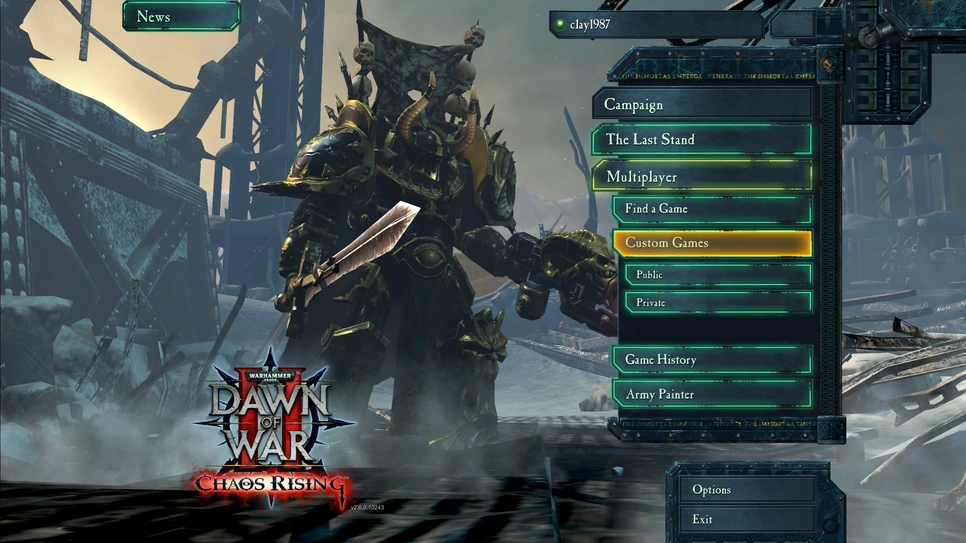Exit the game
Screen dimensions: 966x543
coord(750,519)
